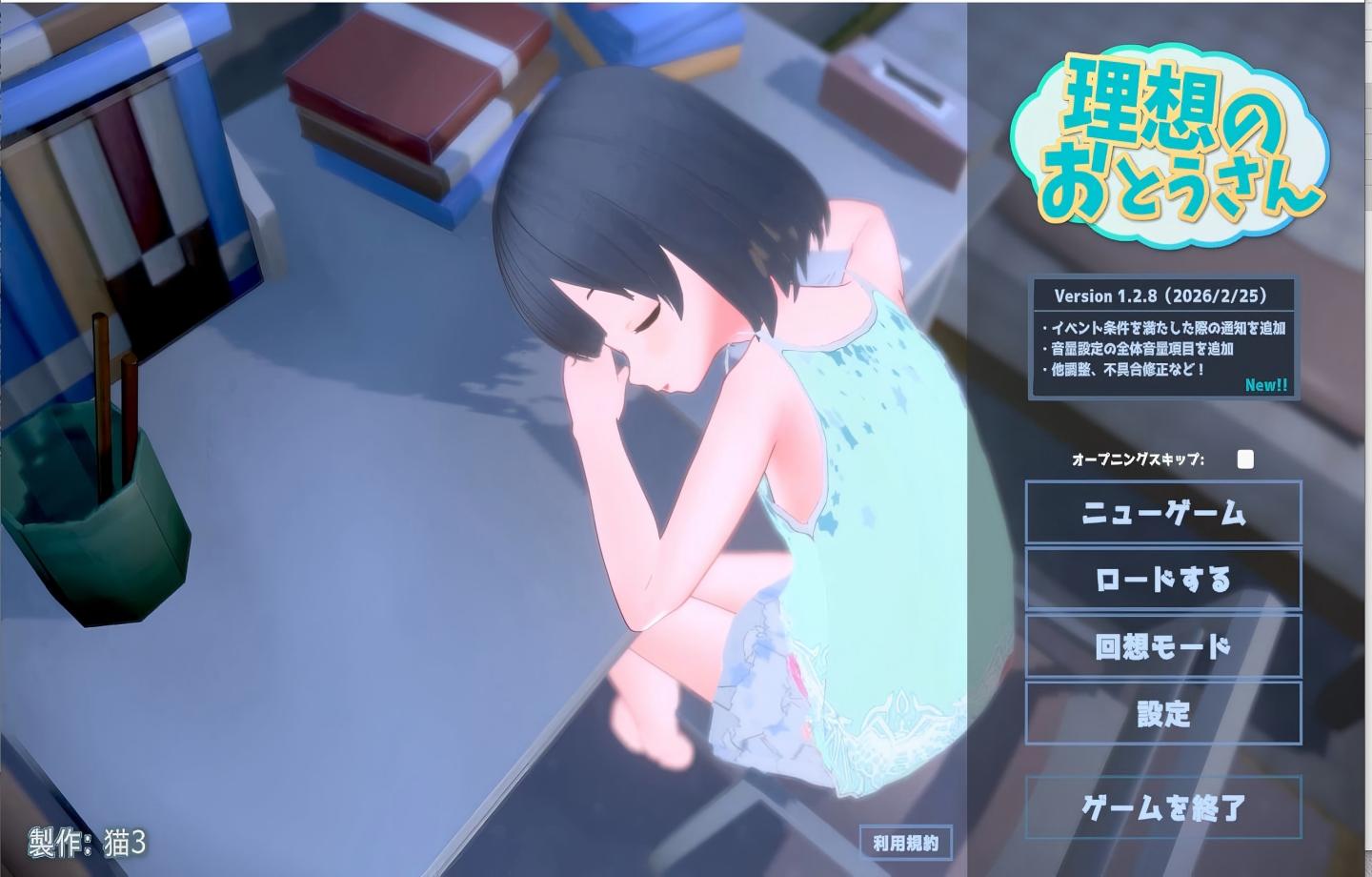Click the New!! badge in the changelog
Viewport: 1372px width, 877px height.
(x=1266, y=385)
